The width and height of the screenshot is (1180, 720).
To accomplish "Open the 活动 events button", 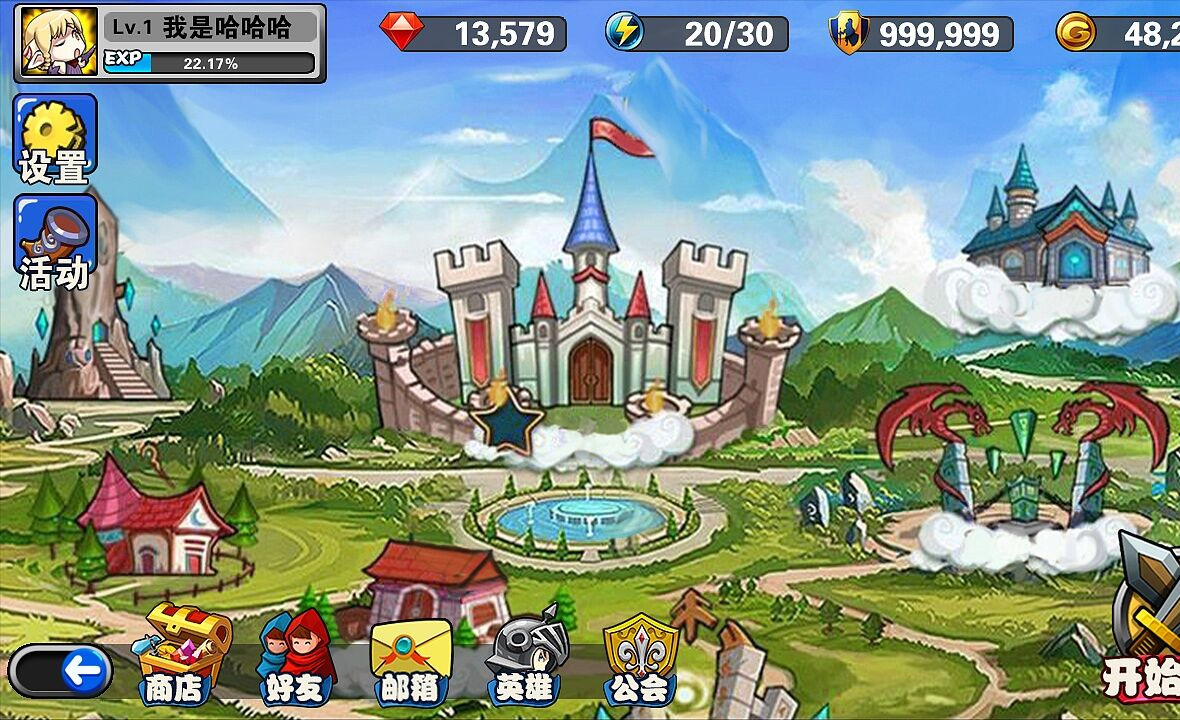I will [55, 241].
